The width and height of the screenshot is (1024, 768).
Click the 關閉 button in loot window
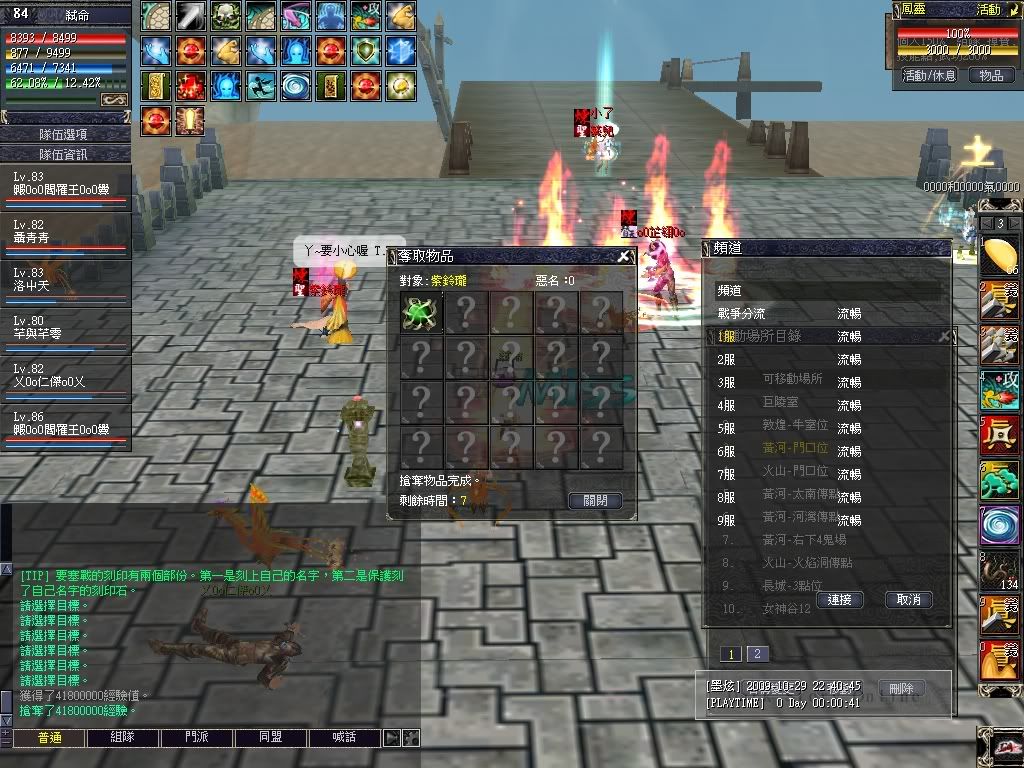coord(594,500)
